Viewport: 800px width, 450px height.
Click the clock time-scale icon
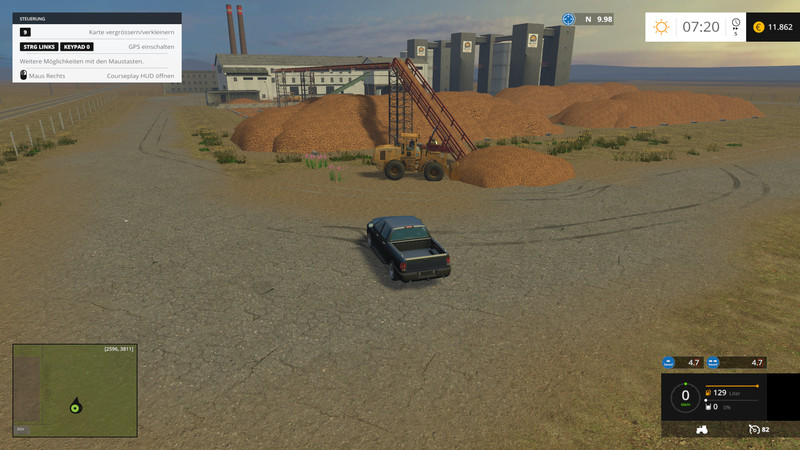(736, 24)
